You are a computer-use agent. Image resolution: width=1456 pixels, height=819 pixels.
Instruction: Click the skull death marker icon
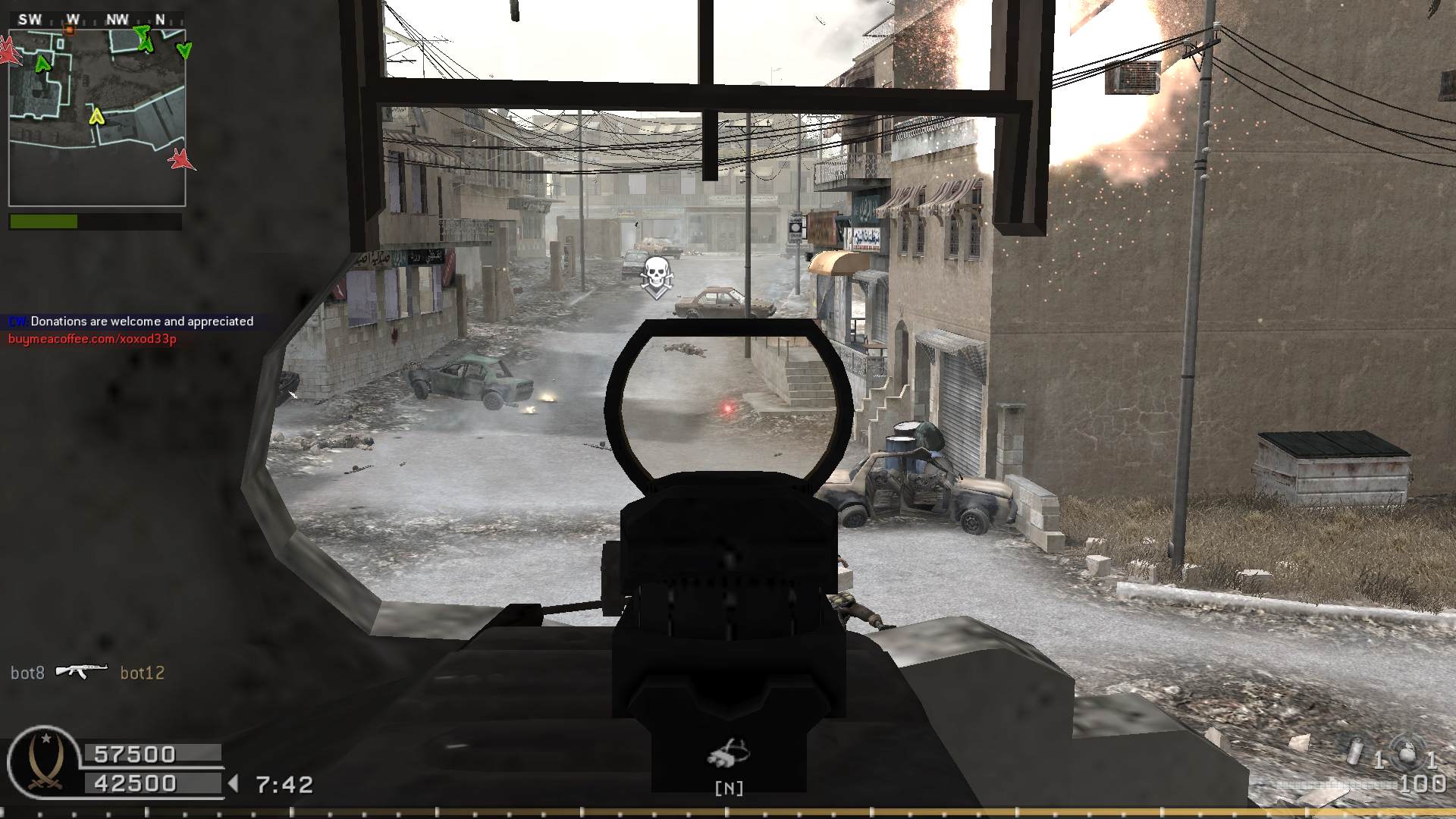pos(656,275)
